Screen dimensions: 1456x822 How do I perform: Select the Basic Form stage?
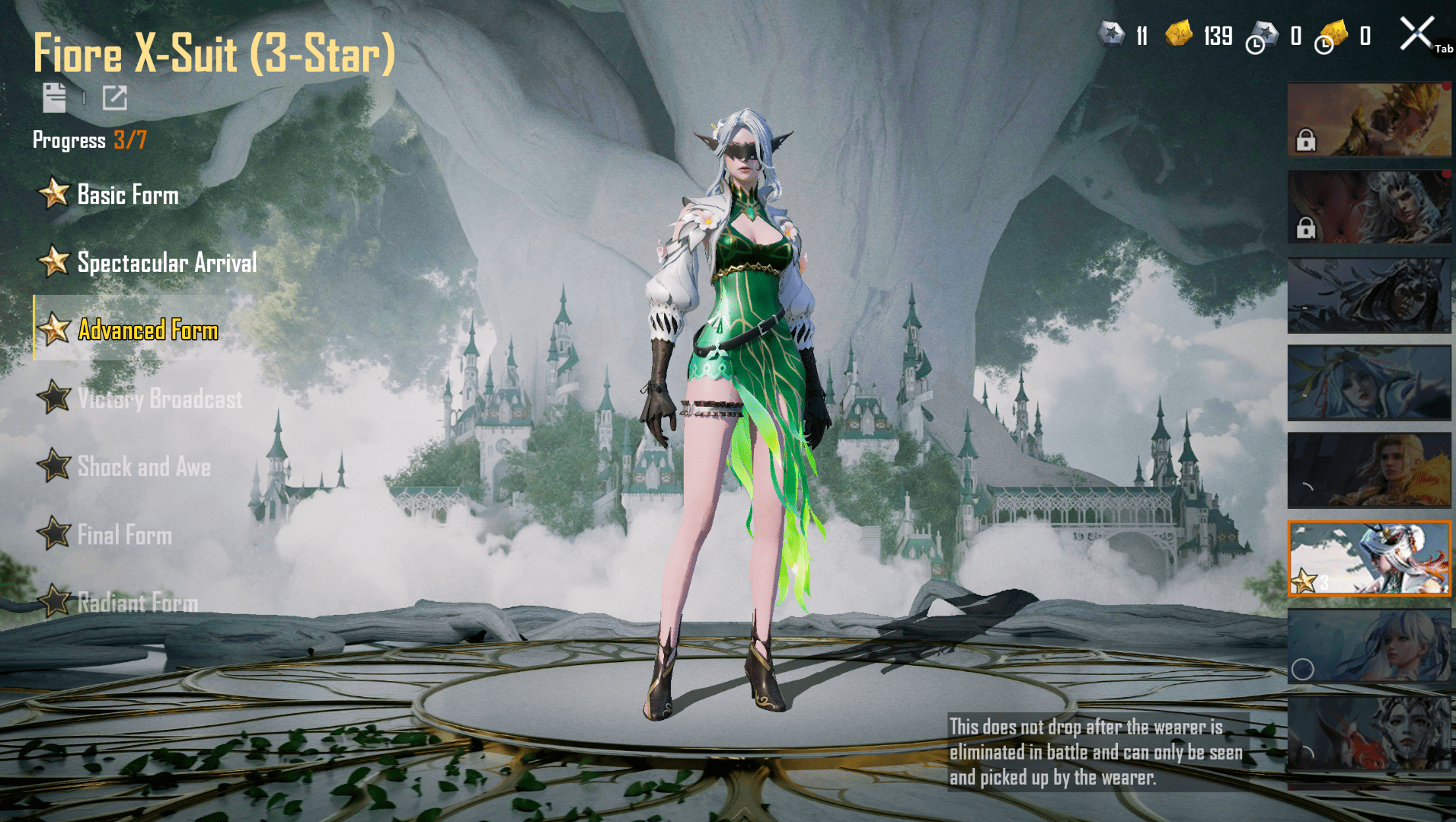127,195
